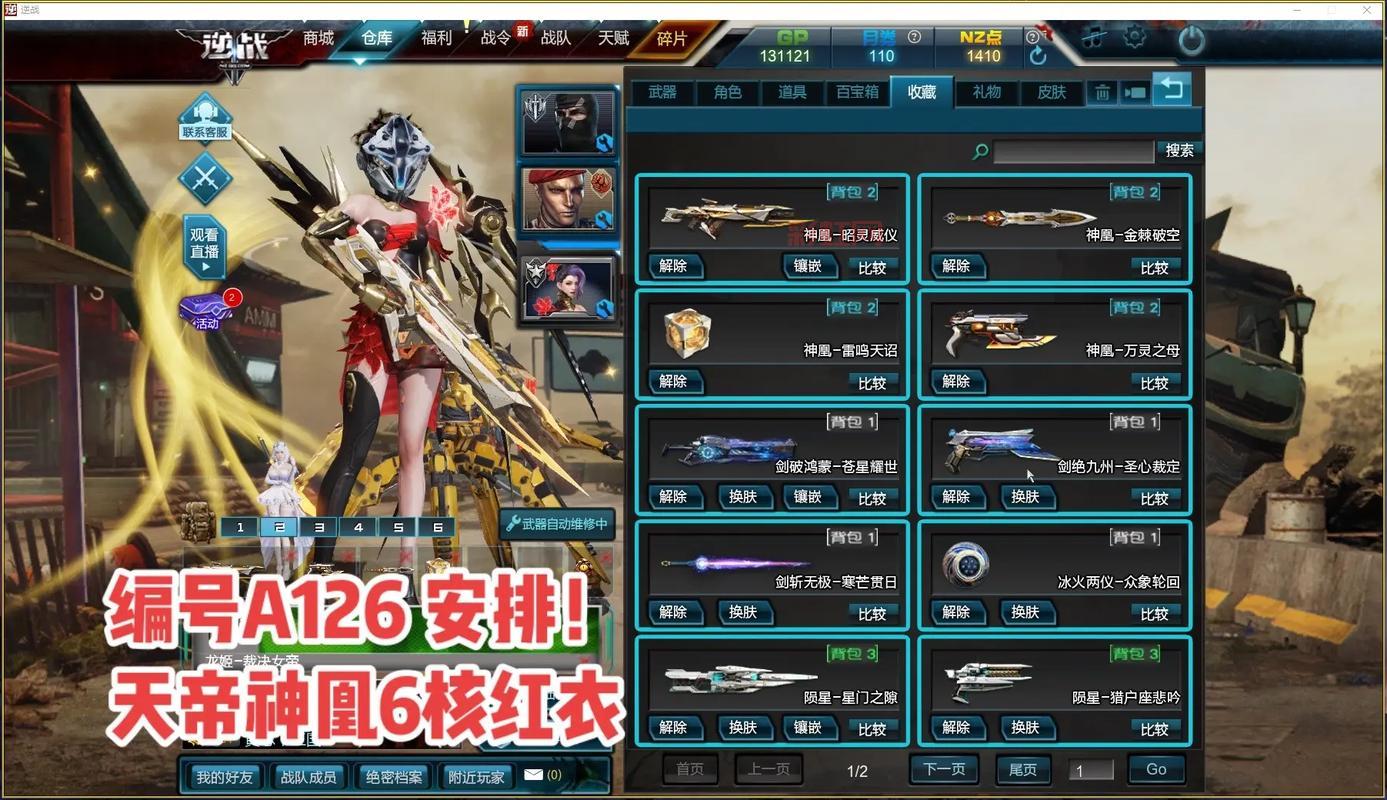Click the 武器自动维修中 auto-repair toggle
Viewport: 1387px width, 800px height.
pyautogui.click(x=556, y=526)
